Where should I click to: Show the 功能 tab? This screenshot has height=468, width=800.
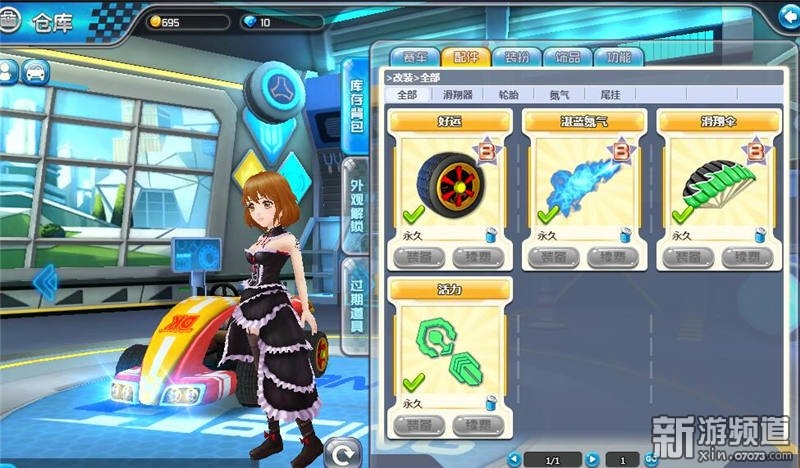point(618,57)
